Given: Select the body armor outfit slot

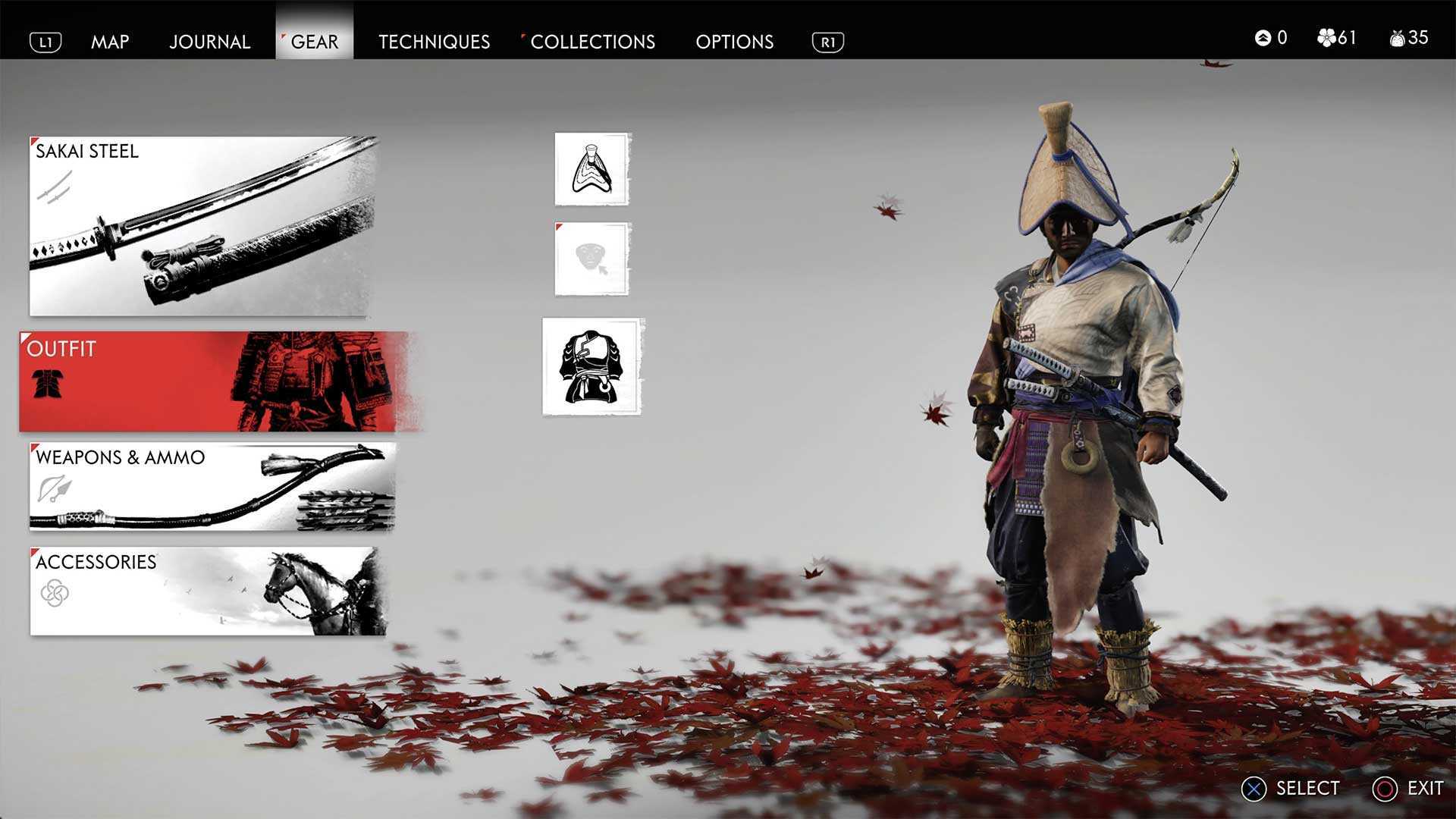Looking at the screenshot, I should point(592,367).
